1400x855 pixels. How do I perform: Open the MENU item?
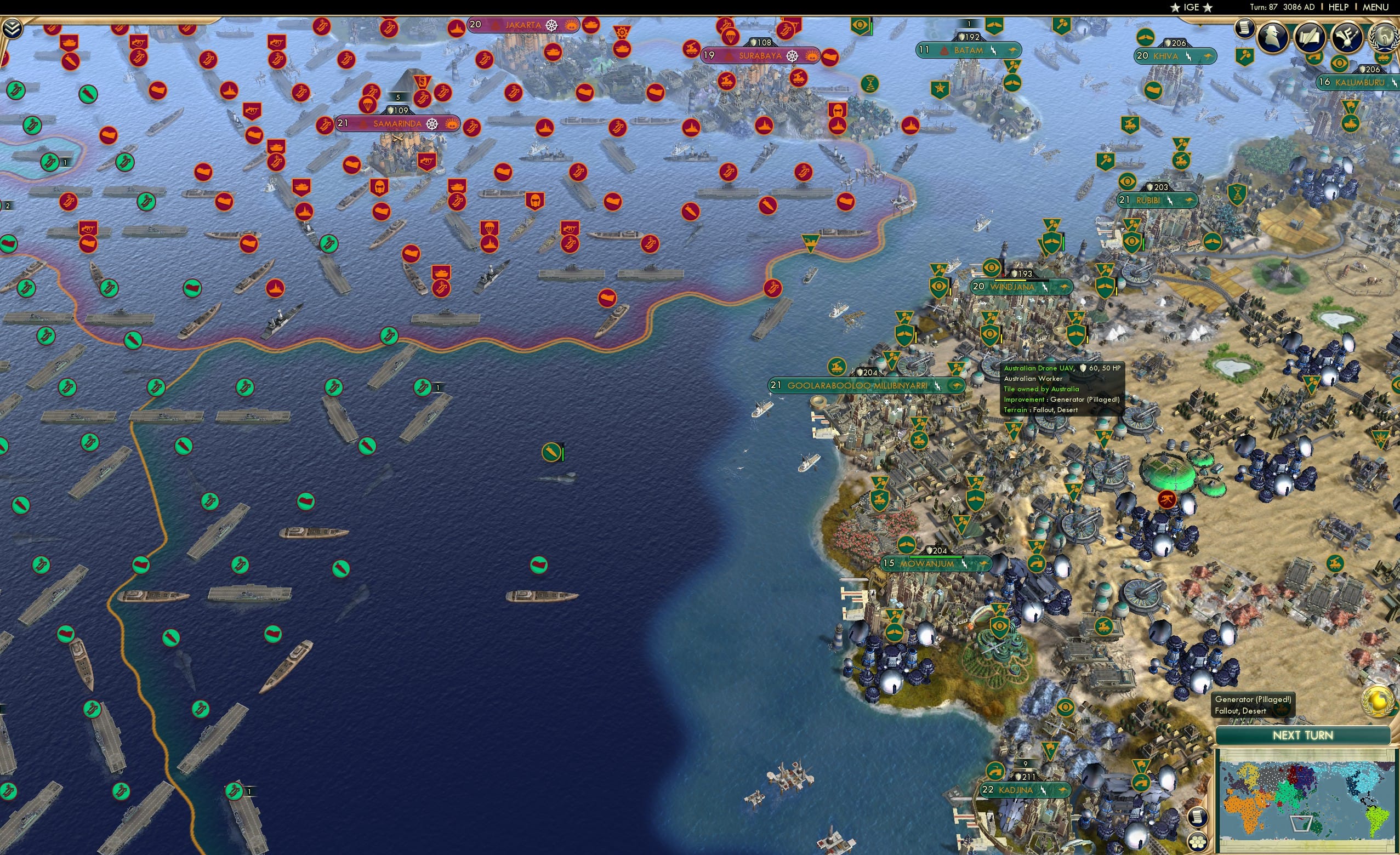tap(1375, 7)
